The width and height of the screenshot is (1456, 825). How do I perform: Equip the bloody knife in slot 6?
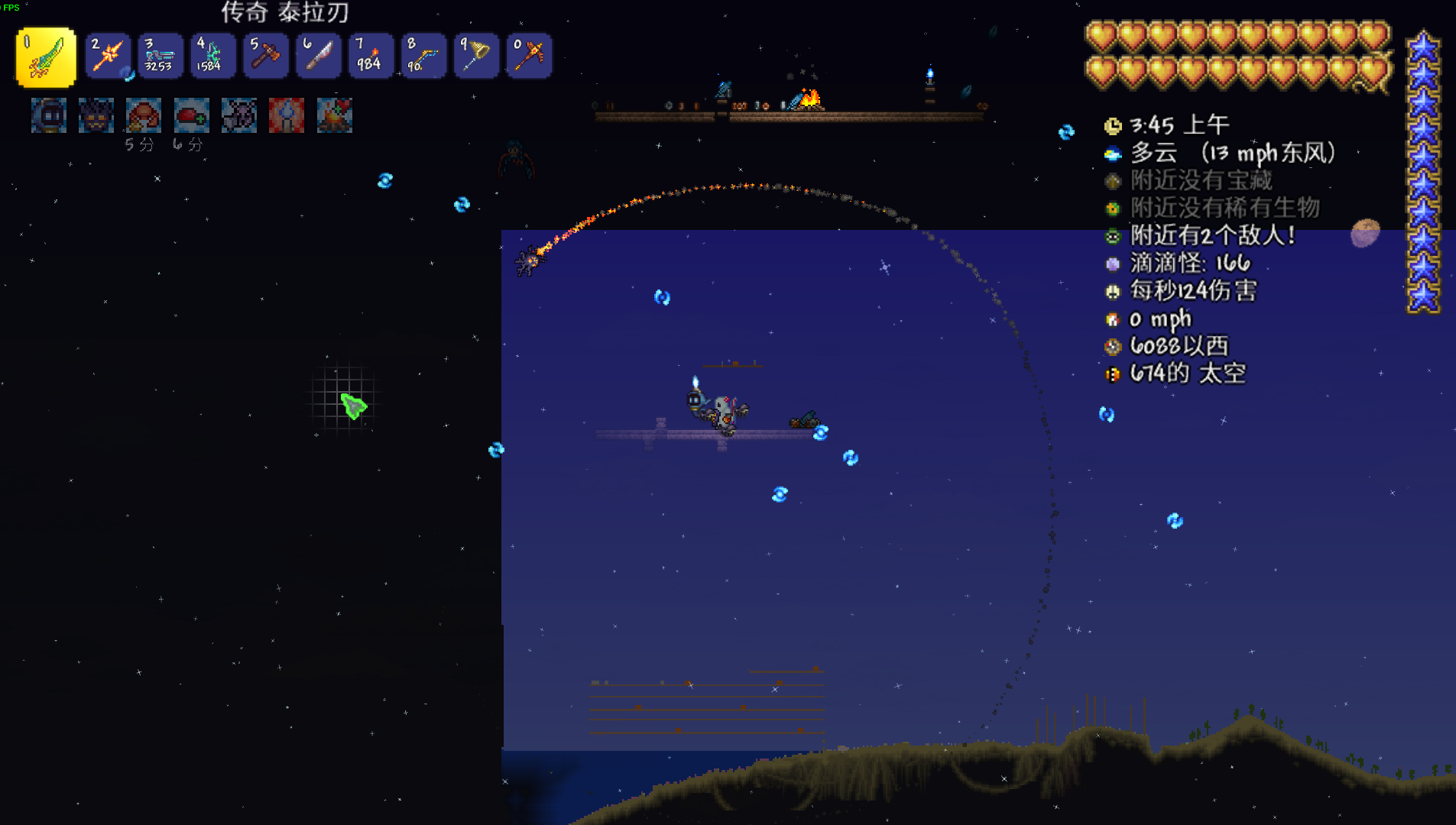(318, 56)
